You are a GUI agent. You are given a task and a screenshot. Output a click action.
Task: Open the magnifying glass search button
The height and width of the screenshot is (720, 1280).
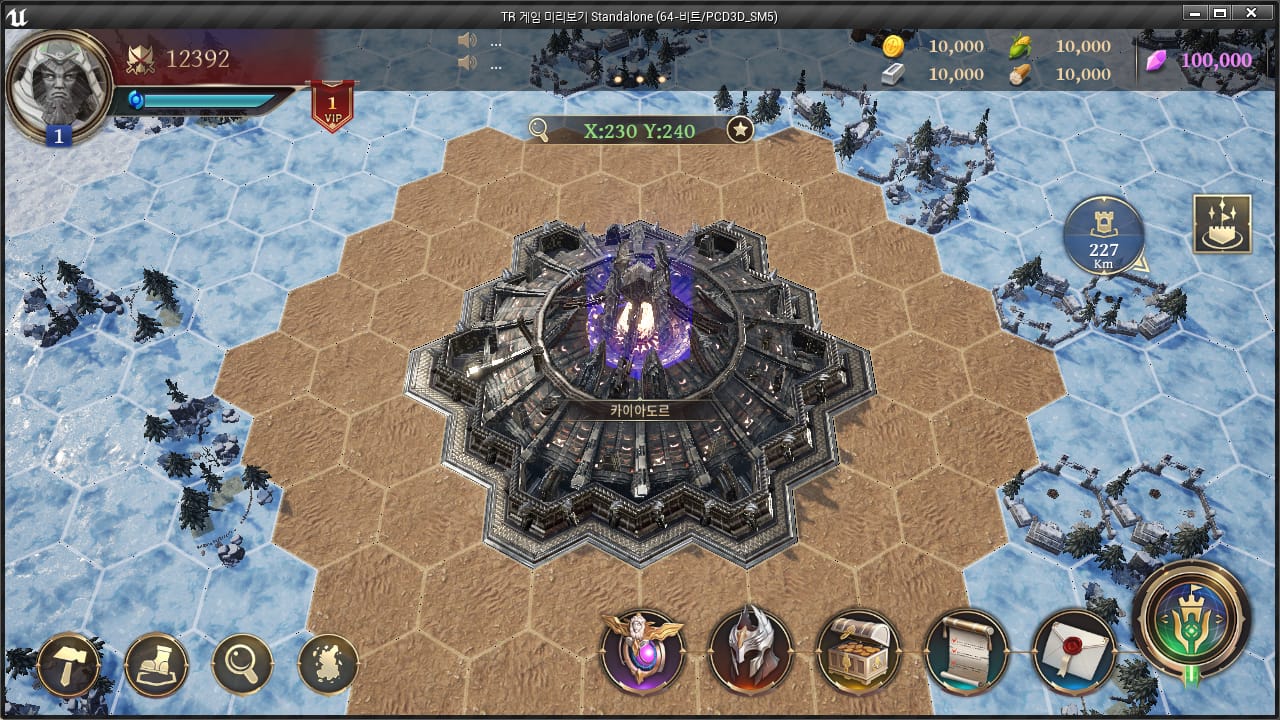242,664
